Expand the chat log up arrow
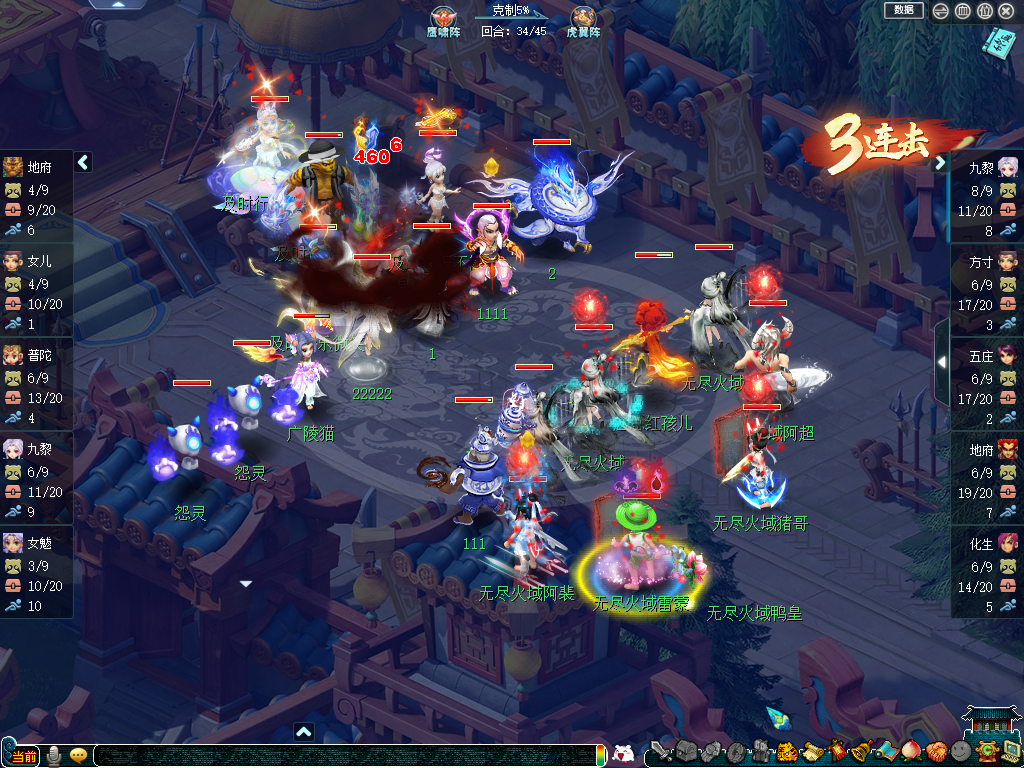Image resolution: width=1024 pixels, height=768 pixels. (304, 731)
